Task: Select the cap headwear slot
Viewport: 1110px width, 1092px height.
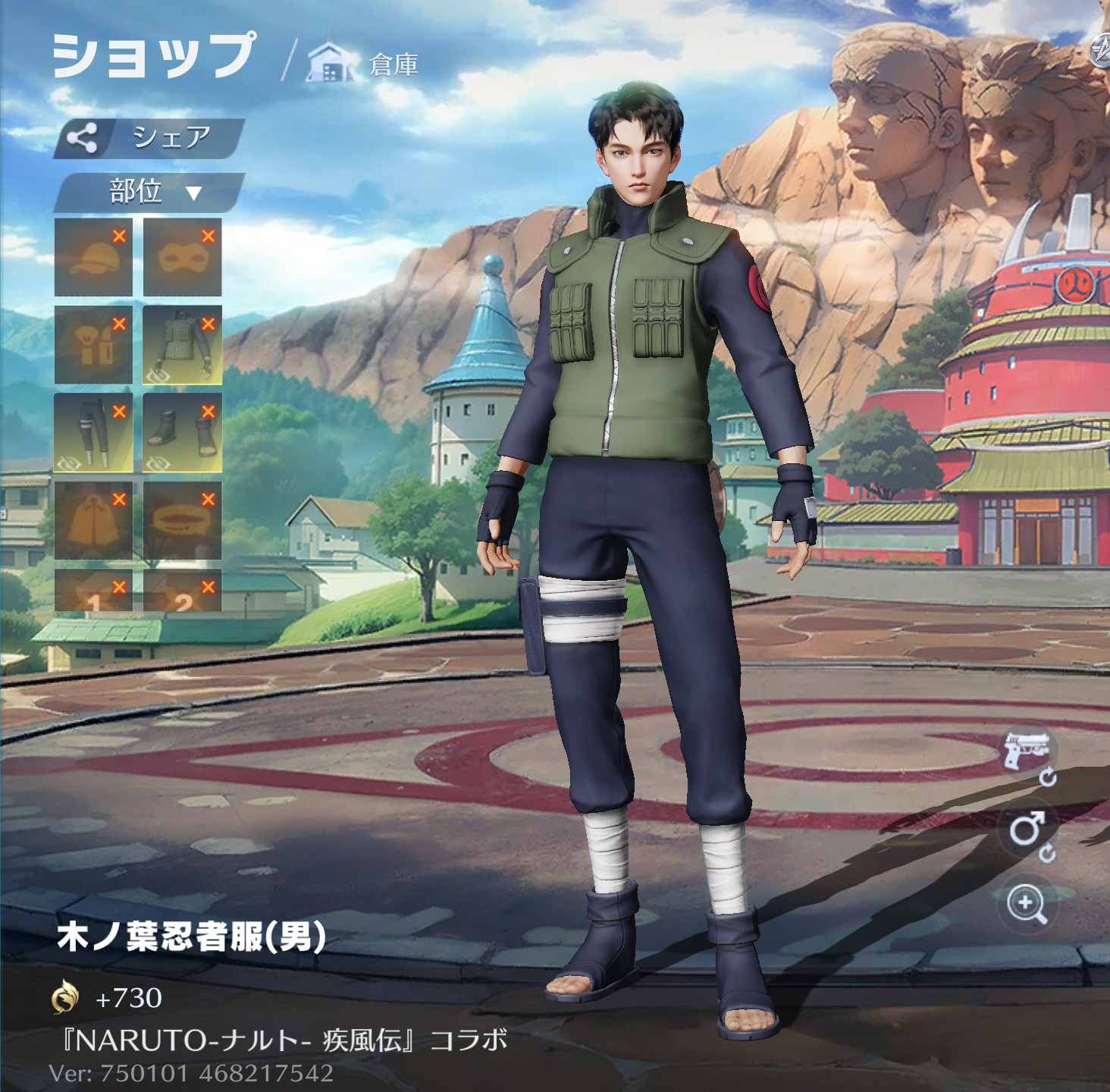Action: pos(93,257)
